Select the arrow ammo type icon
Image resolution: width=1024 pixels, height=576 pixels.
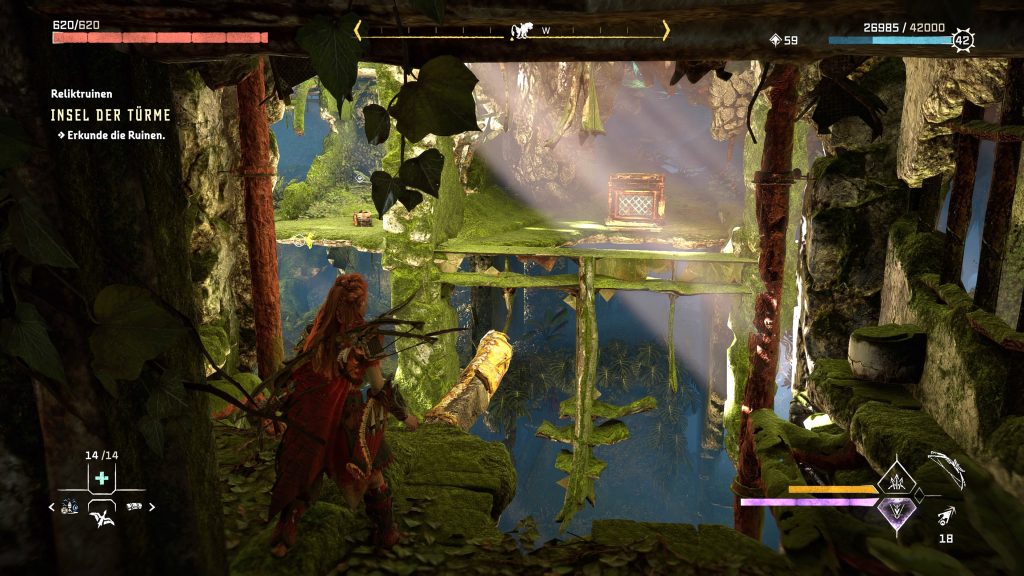click(x=946, y=517)
